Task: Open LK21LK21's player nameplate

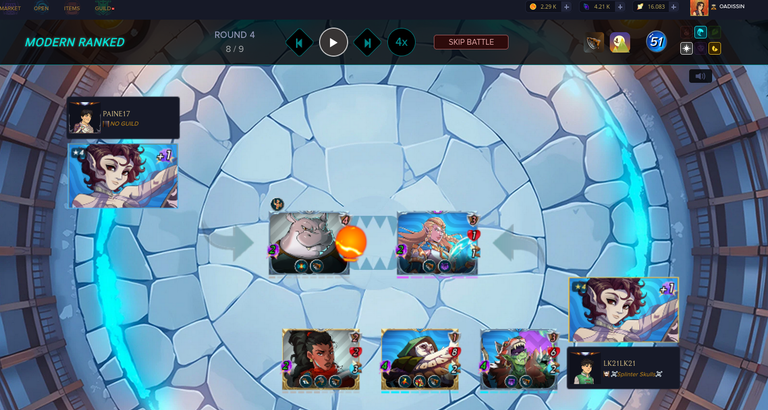Action: tap(622, 367)
